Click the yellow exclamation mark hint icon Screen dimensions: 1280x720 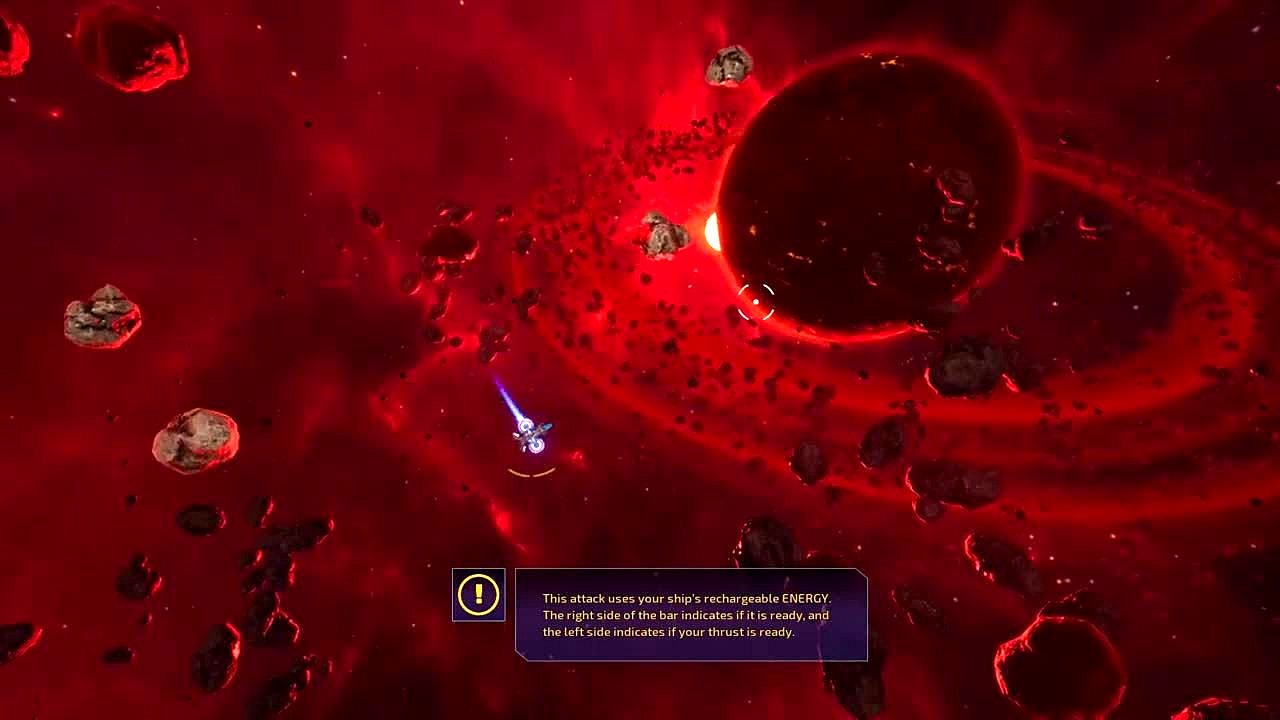click(x=478, y=595)
